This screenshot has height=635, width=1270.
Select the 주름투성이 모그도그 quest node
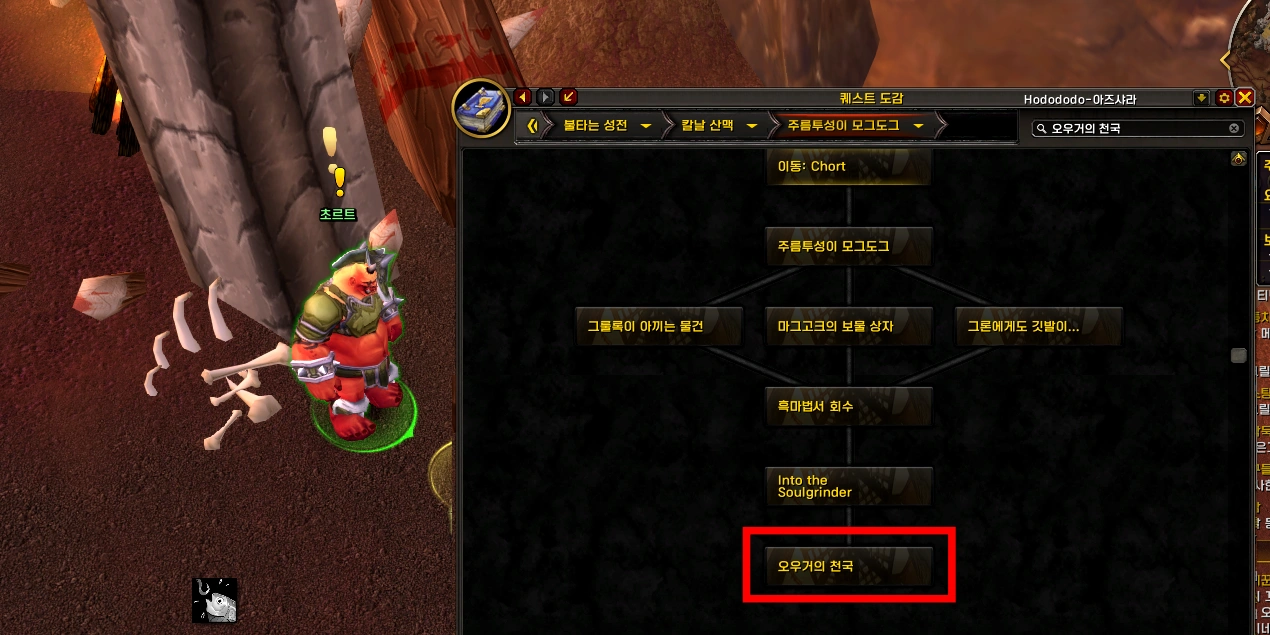(x=848, y=246)
